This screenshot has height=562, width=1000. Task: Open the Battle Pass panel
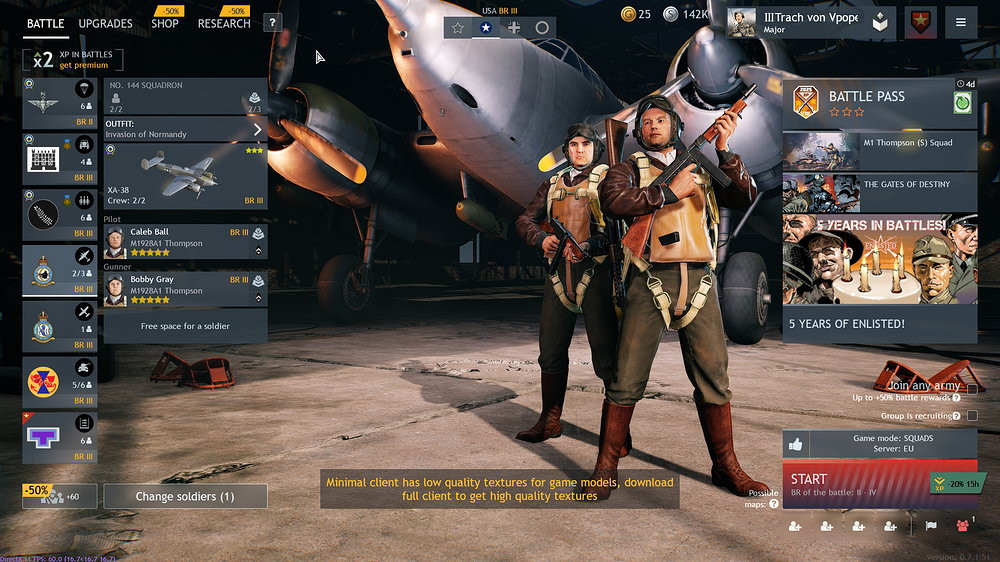879,101
